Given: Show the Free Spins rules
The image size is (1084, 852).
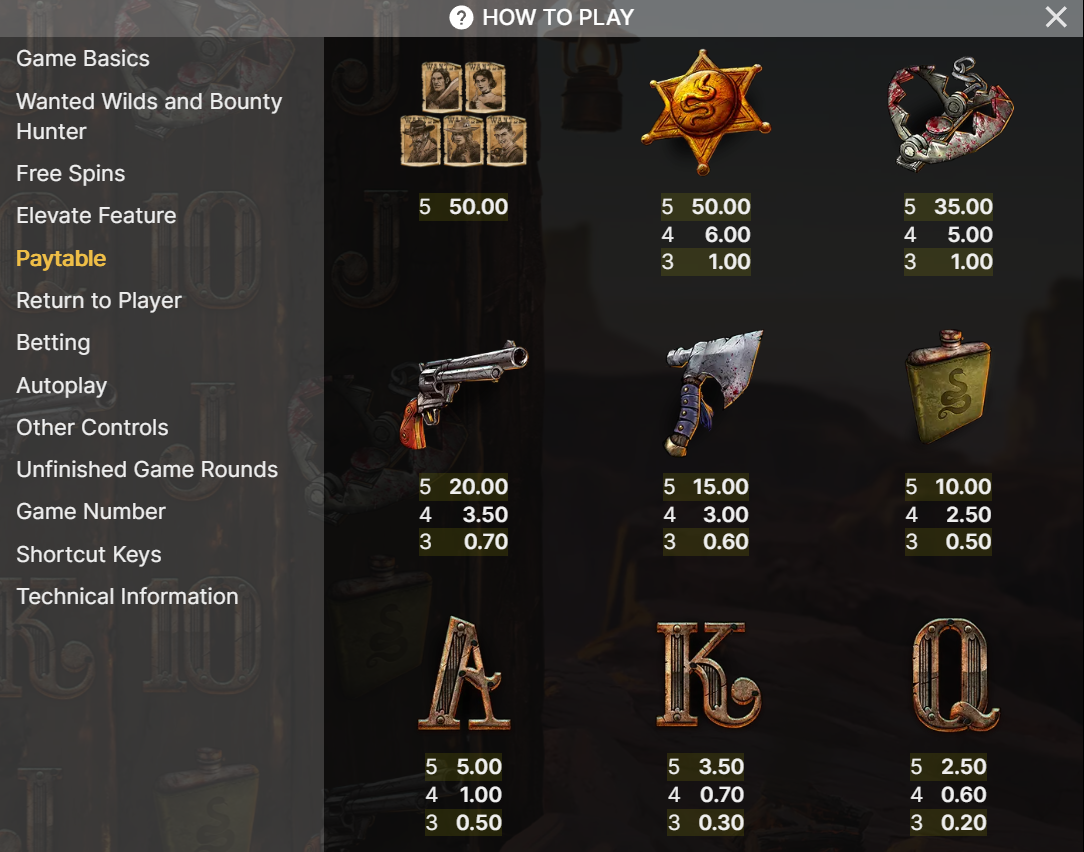Looking at the screenshot, I should point(71,174).
